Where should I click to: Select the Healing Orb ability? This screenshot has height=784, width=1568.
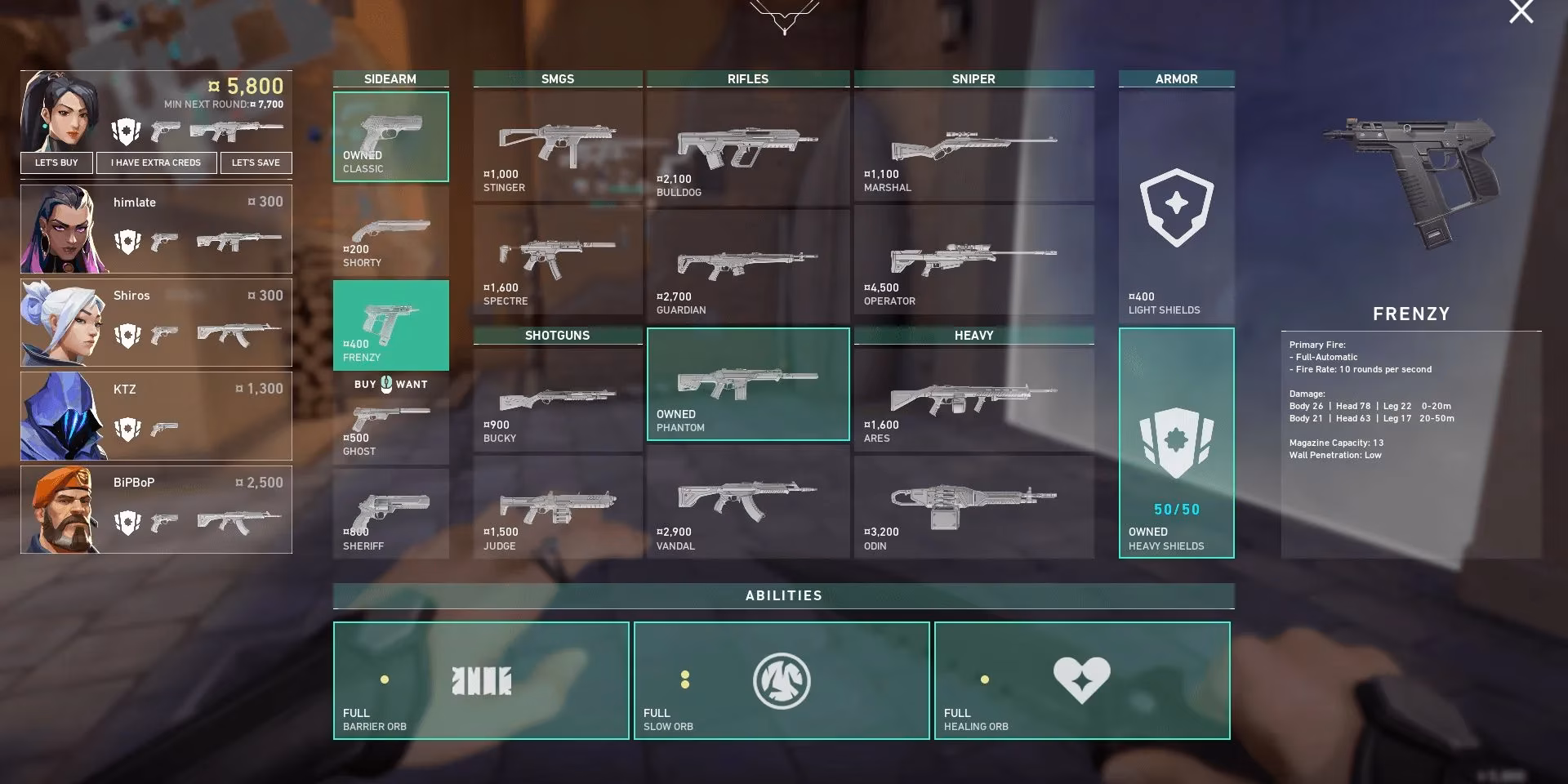(x=1082, y=680)
